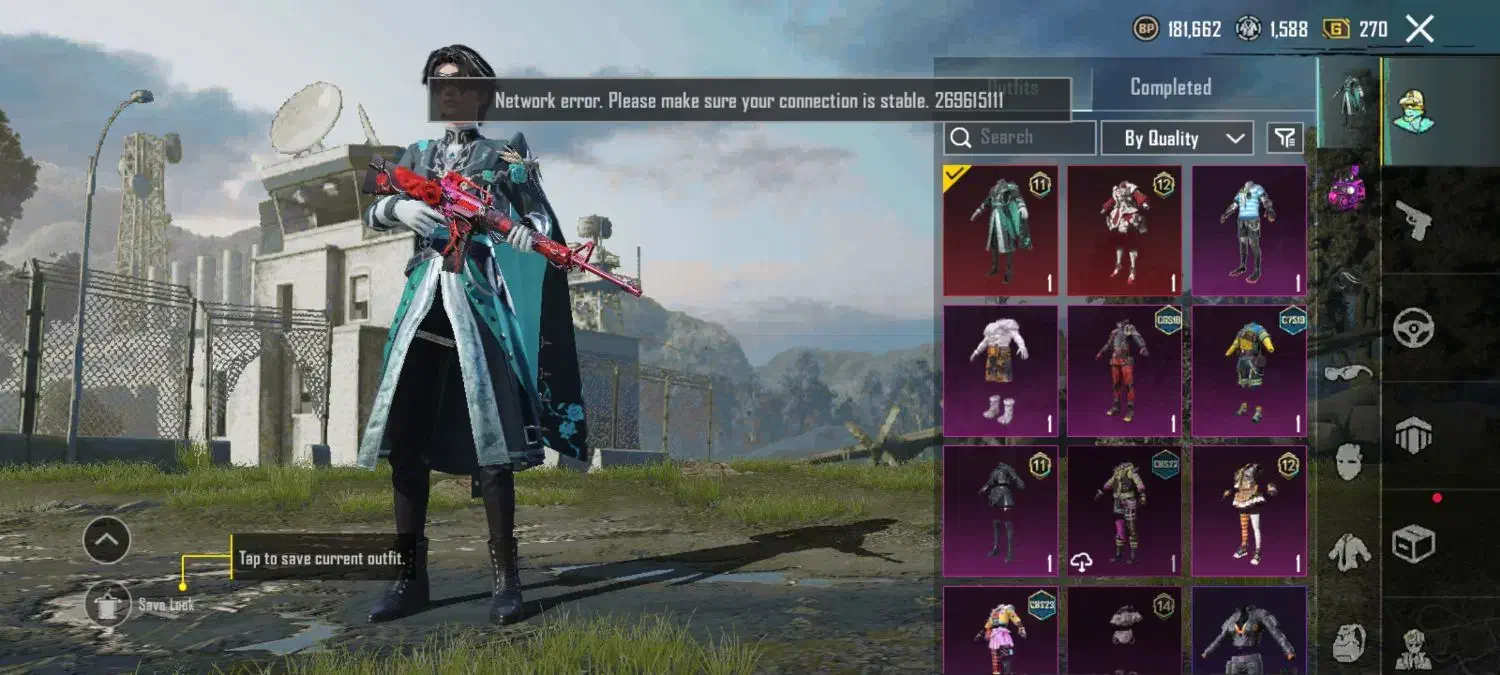Open the outfit filter funnel button
Viewport: 1500px width, 675px height.
pyautogui.click(x=1285, y=138)
